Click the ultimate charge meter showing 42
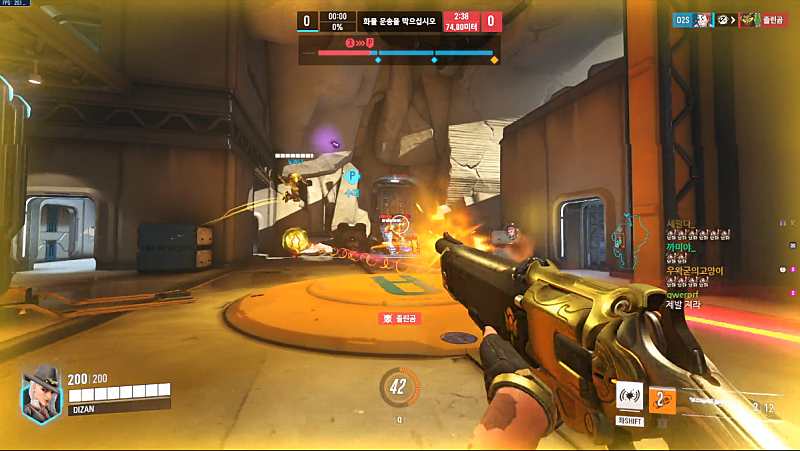Viewport: 800px width, 451px height. pos(399,387)
